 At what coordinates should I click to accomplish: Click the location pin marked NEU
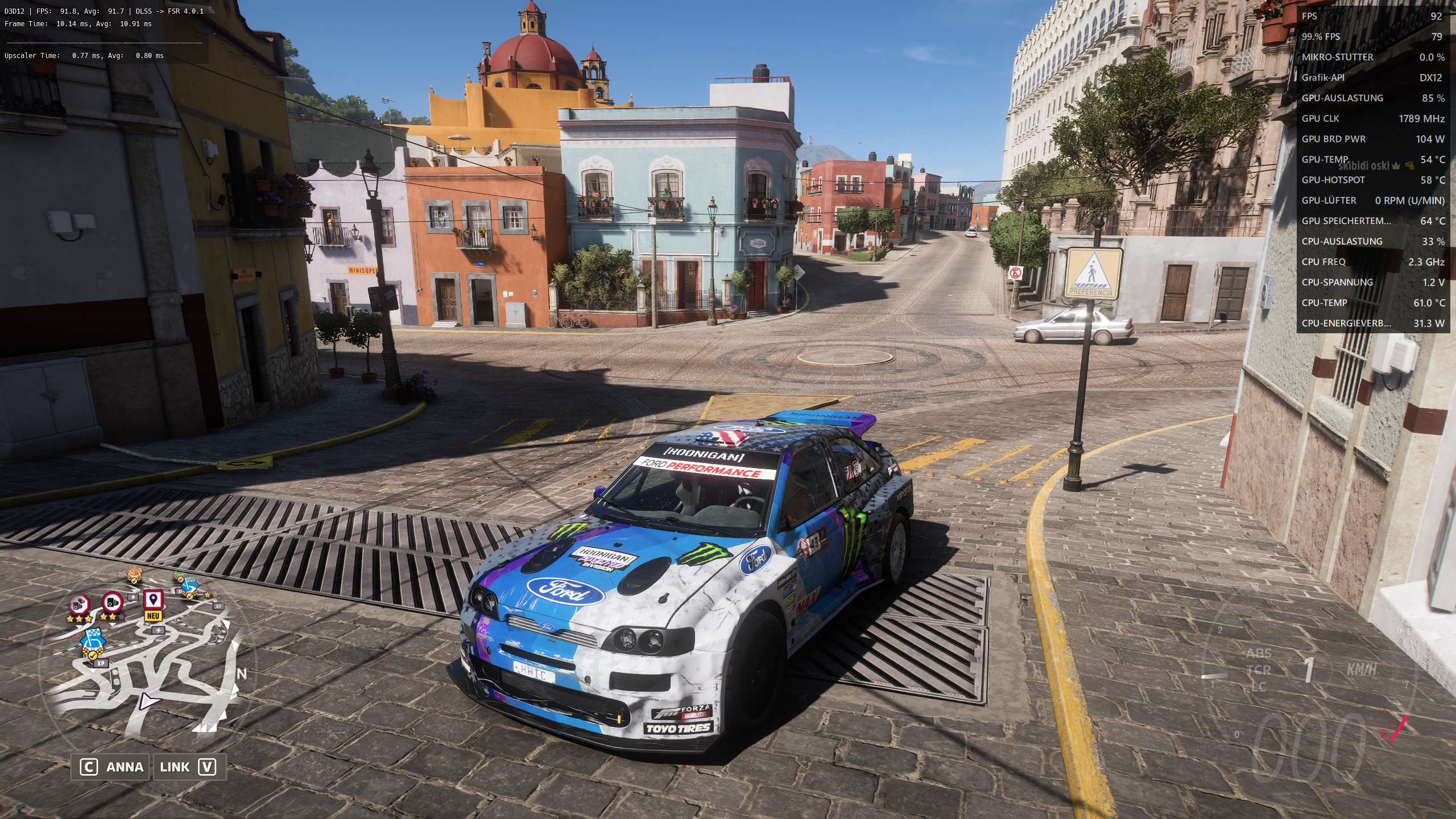point(152,600)
